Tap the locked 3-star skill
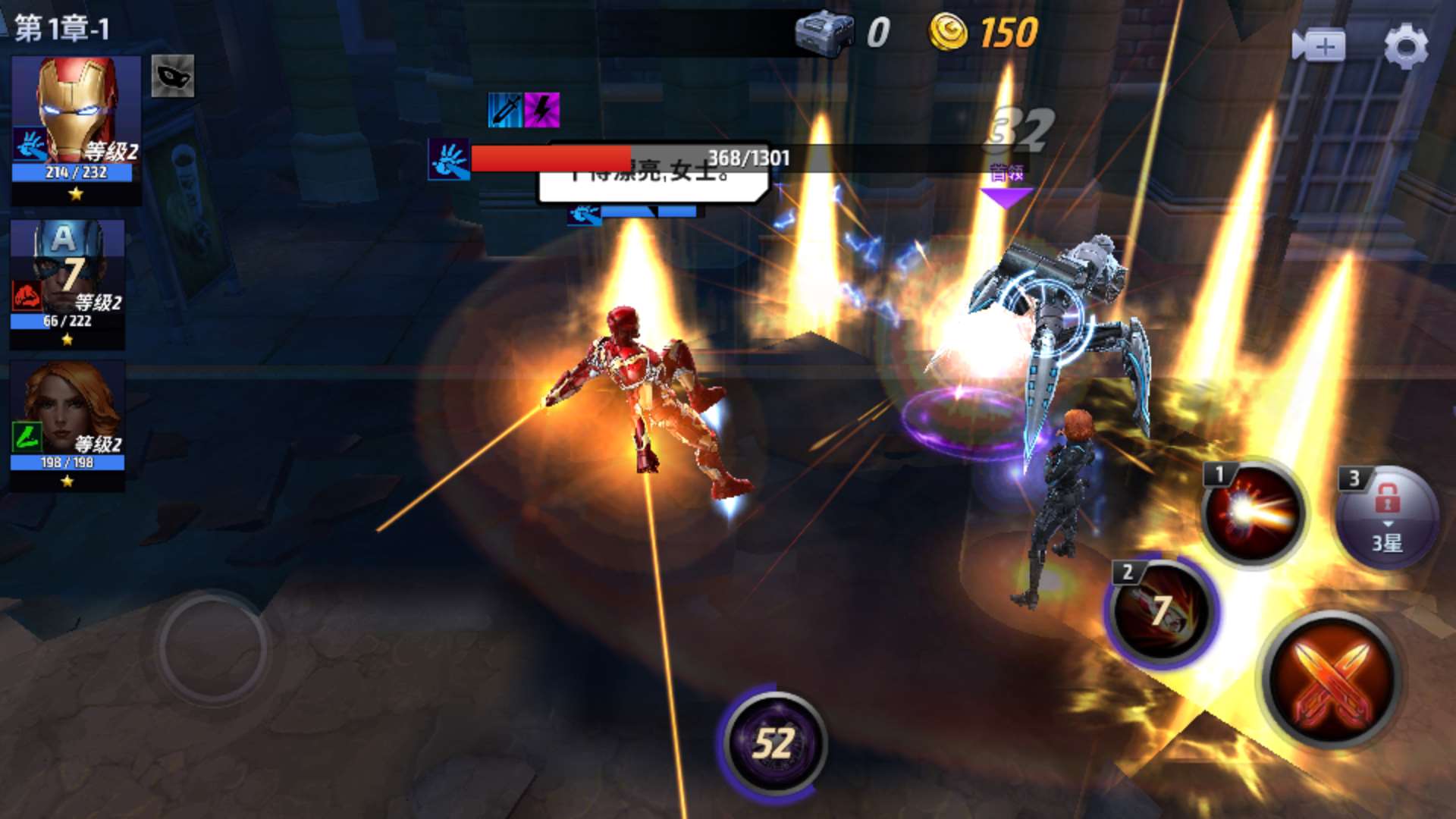The image size is (1456, 819). 1386,517
